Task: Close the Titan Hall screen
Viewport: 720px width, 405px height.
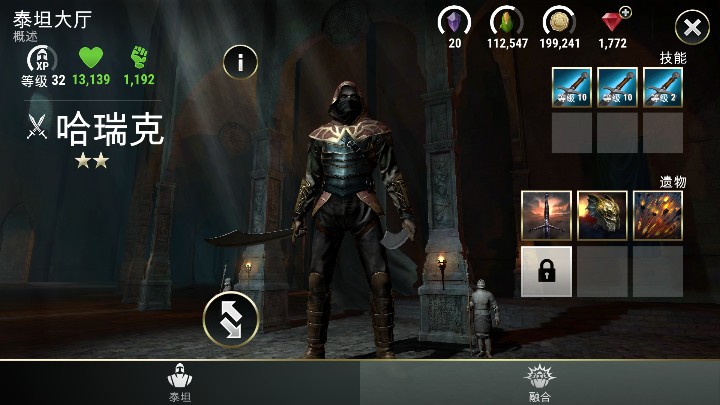Action: tap(692, 27)
